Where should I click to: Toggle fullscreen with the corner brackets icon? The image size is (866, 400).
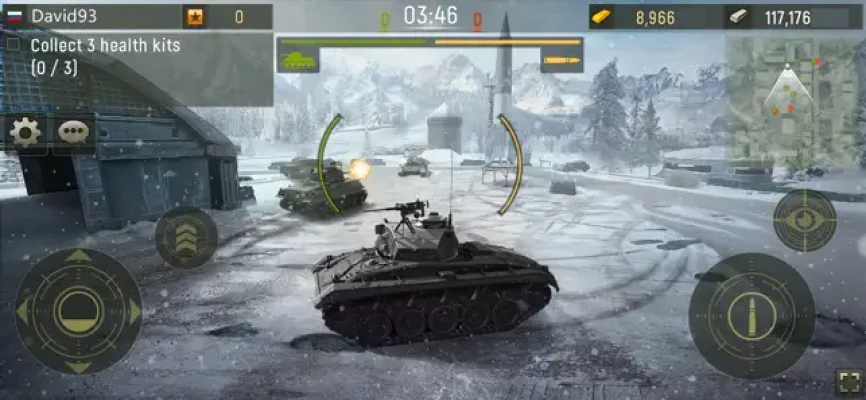click(x=848, y=382)
